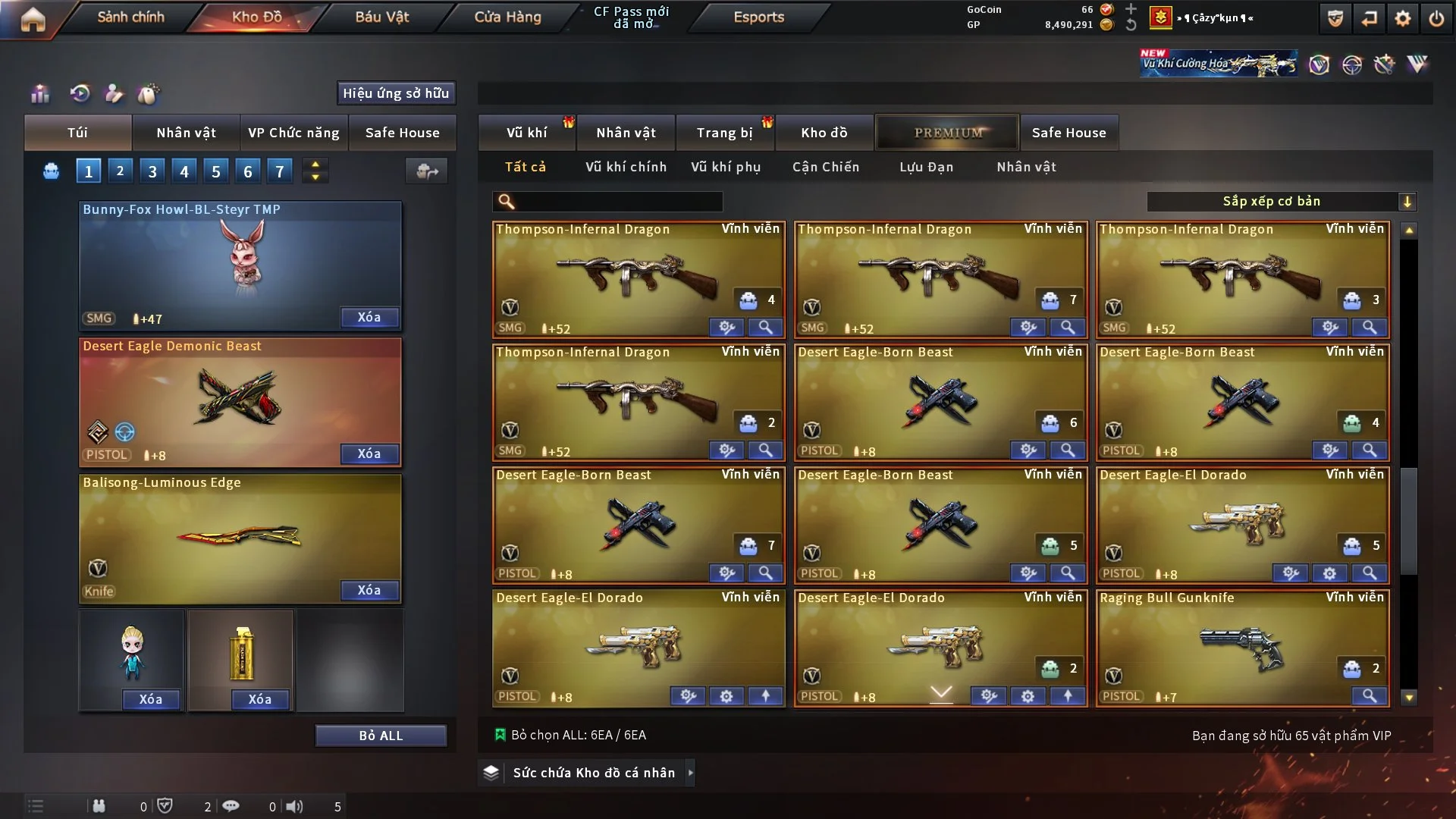Filter by Vũ khí chính
The height and width of the screenshot is (819, 1456).
coord(626,167)
